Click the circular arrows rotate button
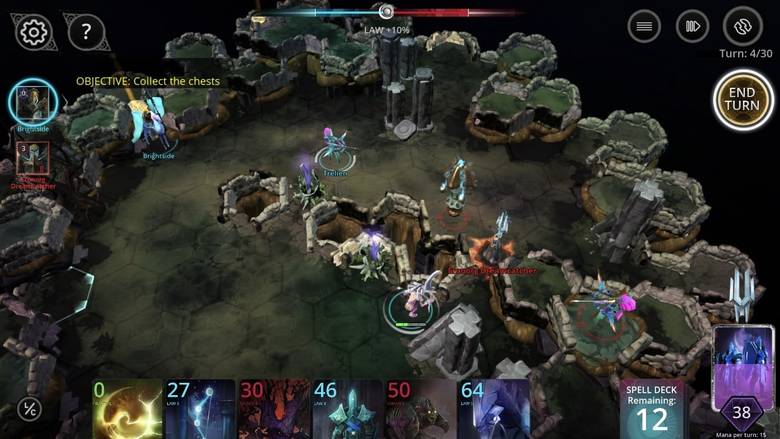Screen dimensions: 780x439 pos(743,26)
